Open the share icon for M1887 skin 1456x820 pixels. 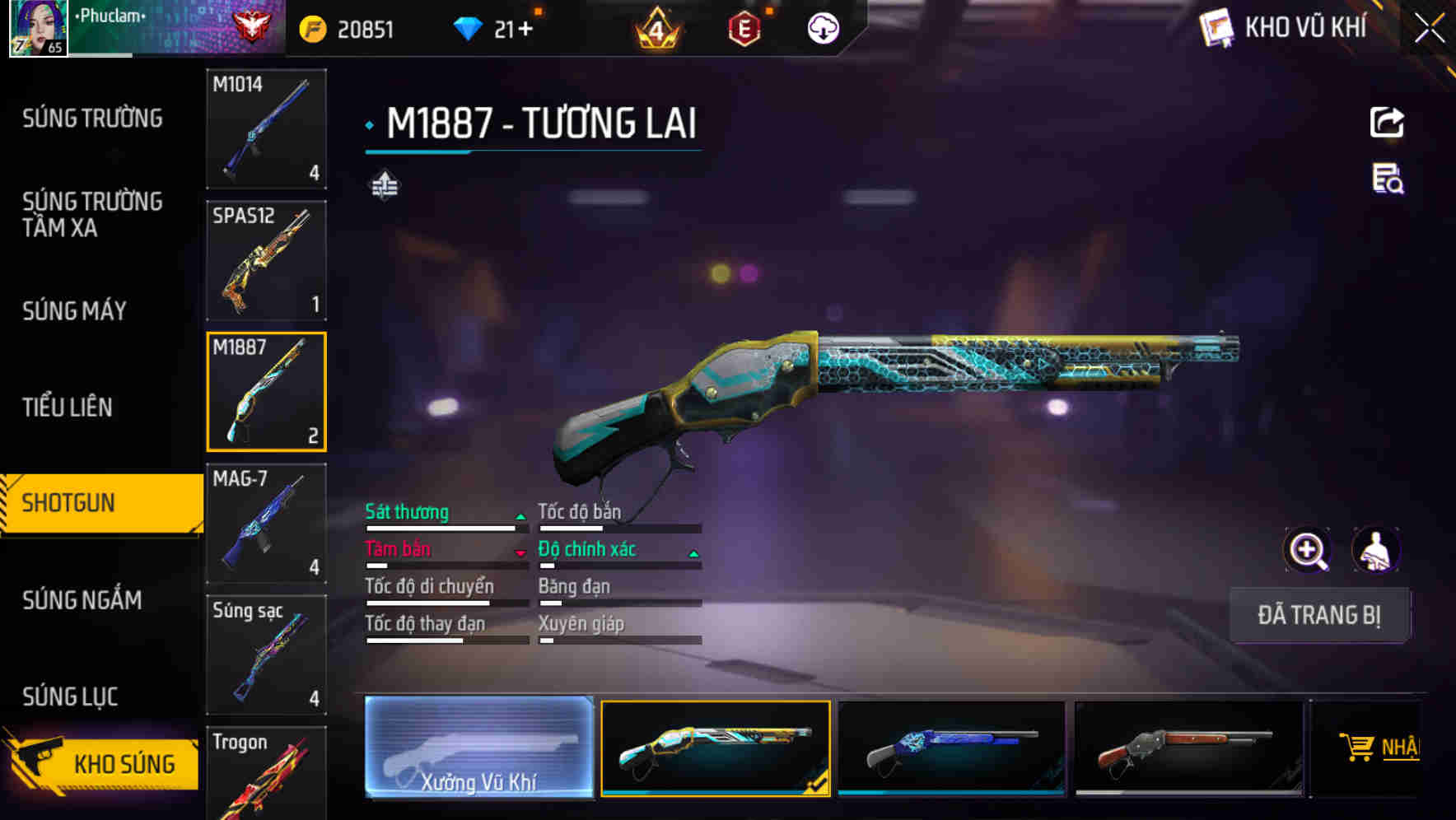pyautogui.click(x=1386, y=122)
